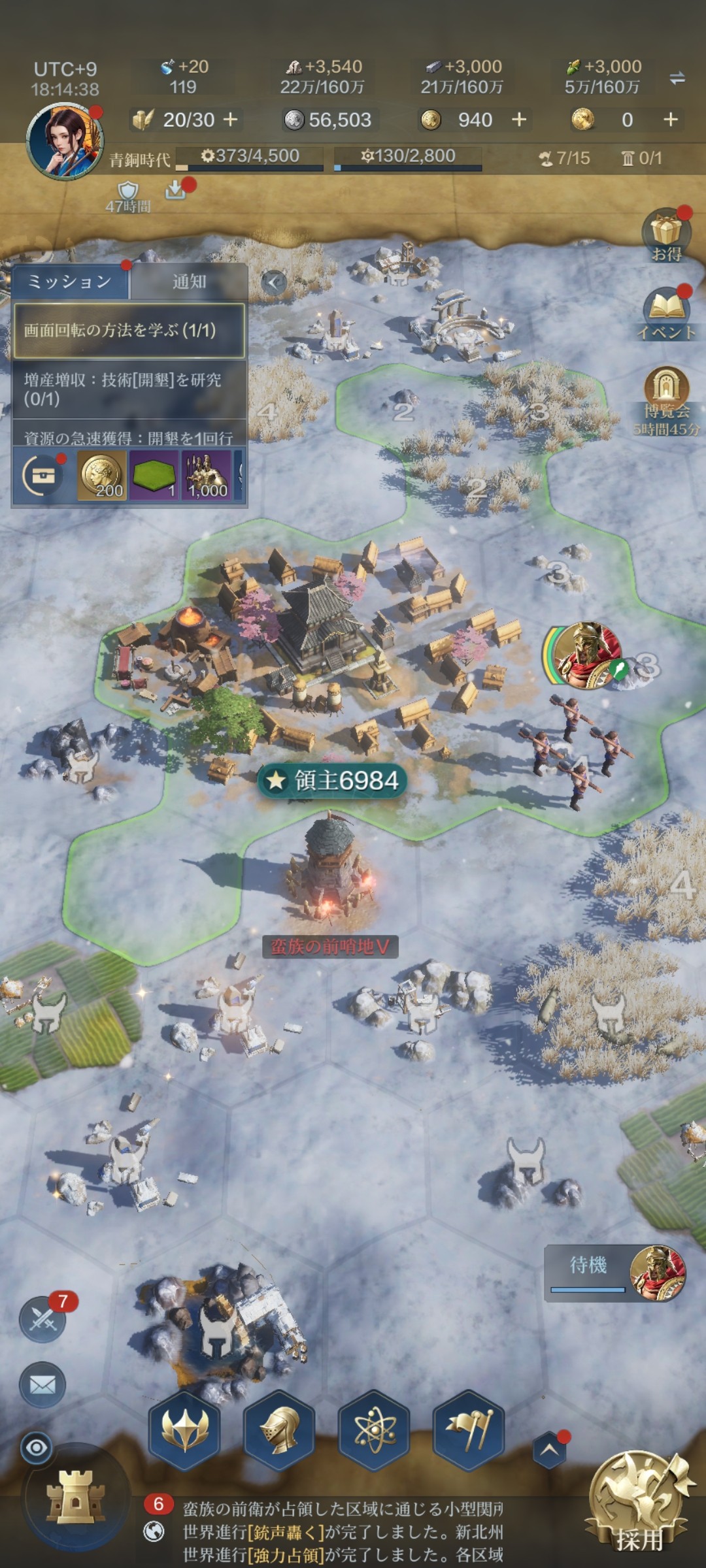Select the ミッション tab
Image resolution: width=706 pixels, height=1568 pixels.
[69, 282]
